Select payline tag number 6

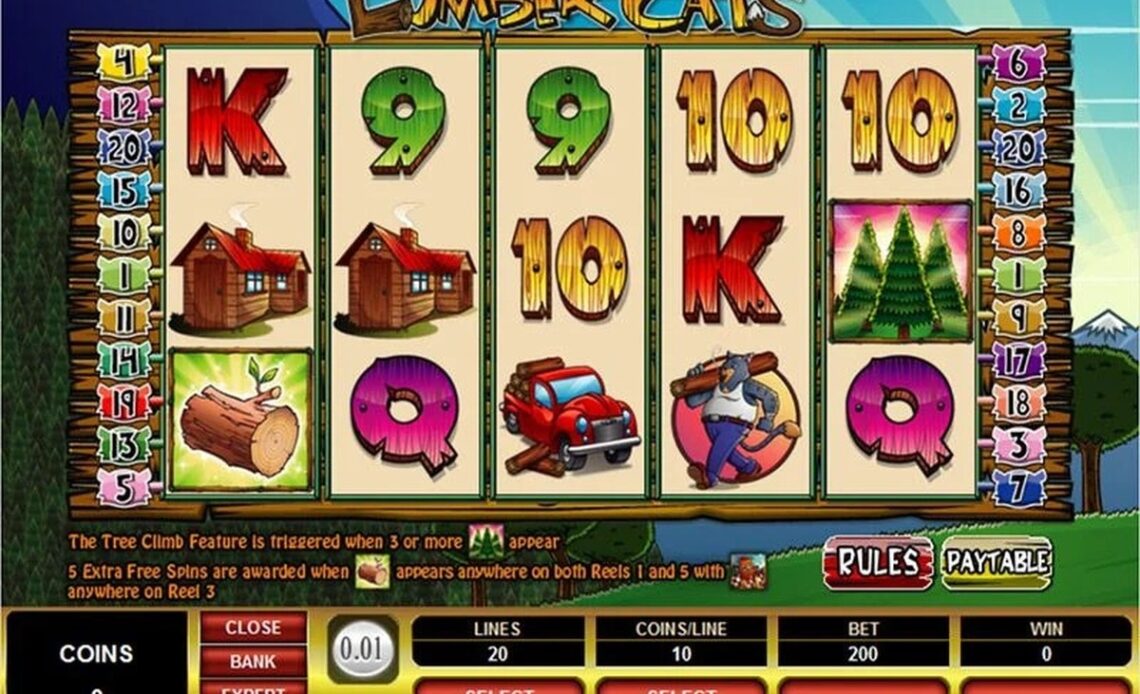[x=1016, y=63]
